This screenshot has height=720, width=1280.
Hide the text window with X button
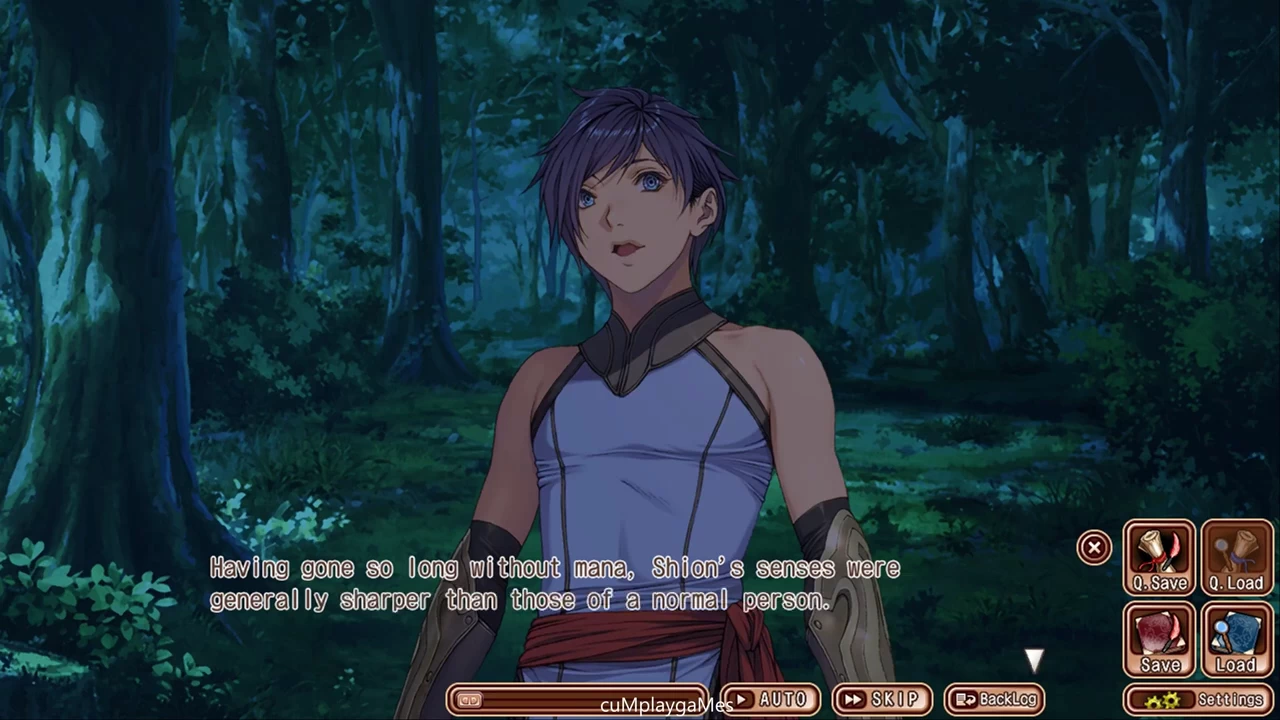click(1094, 547)
